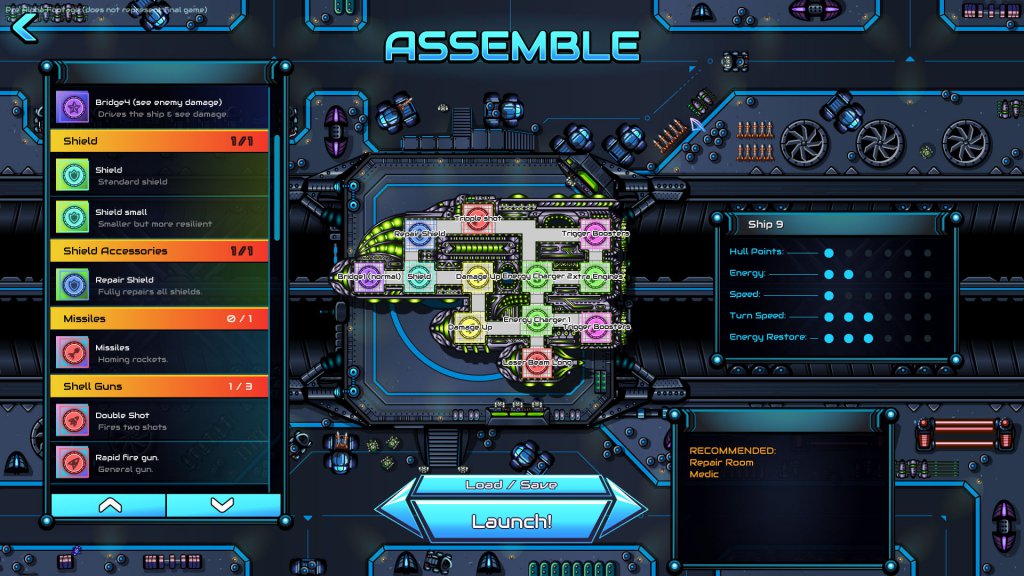Select the Repair Shield list entry
Viewport: 1024px width, 576px height.
point(160,286)
